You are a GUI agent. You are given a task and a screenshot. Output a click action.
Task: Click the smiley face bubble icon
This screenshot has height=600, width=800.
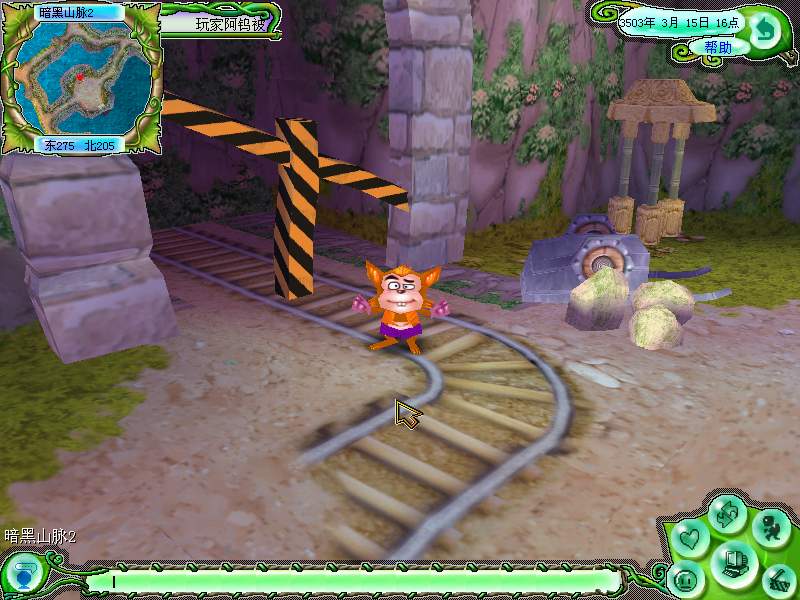(x=687, y=580)
